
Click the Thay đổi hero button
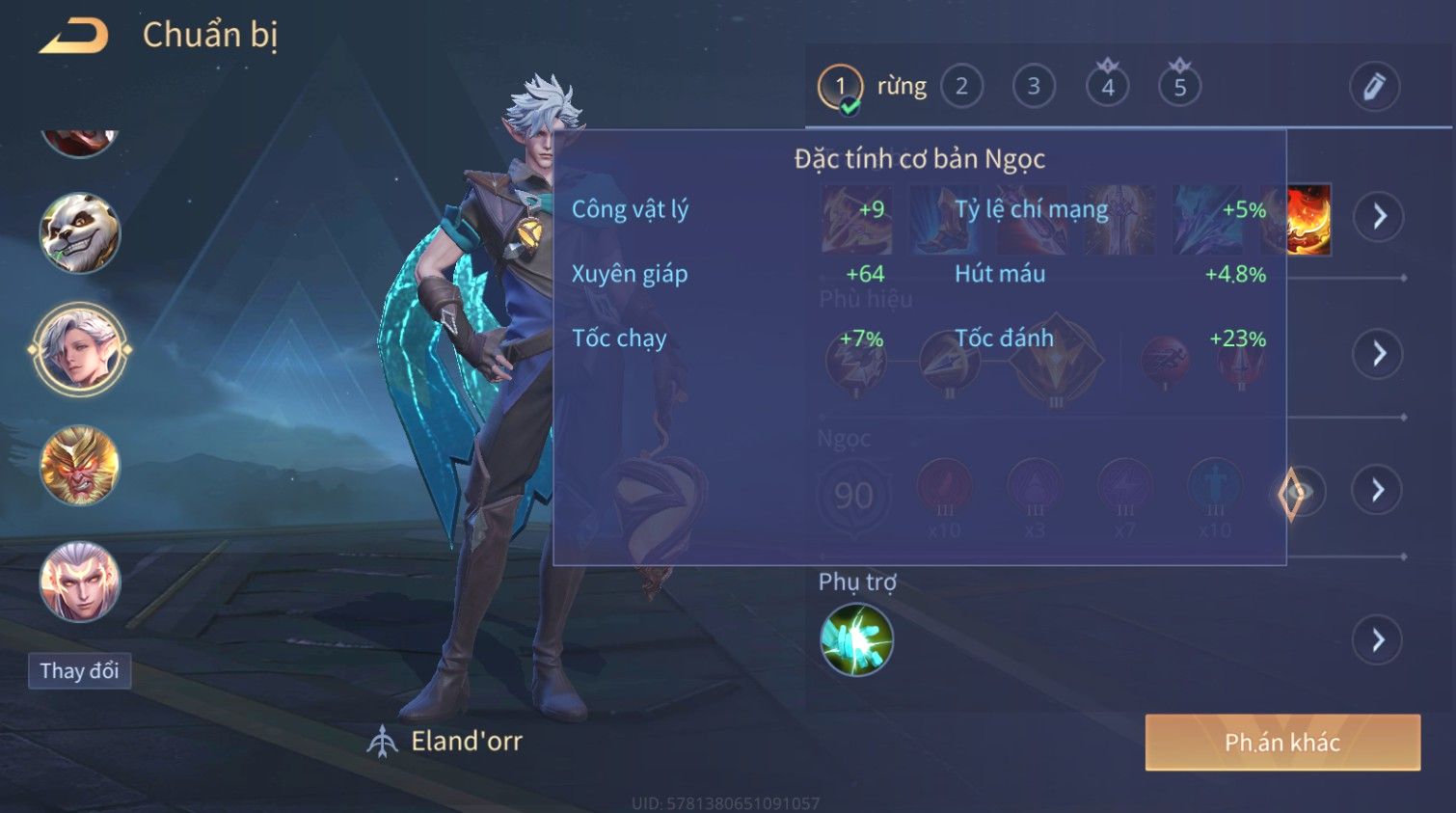coord(79,671)
